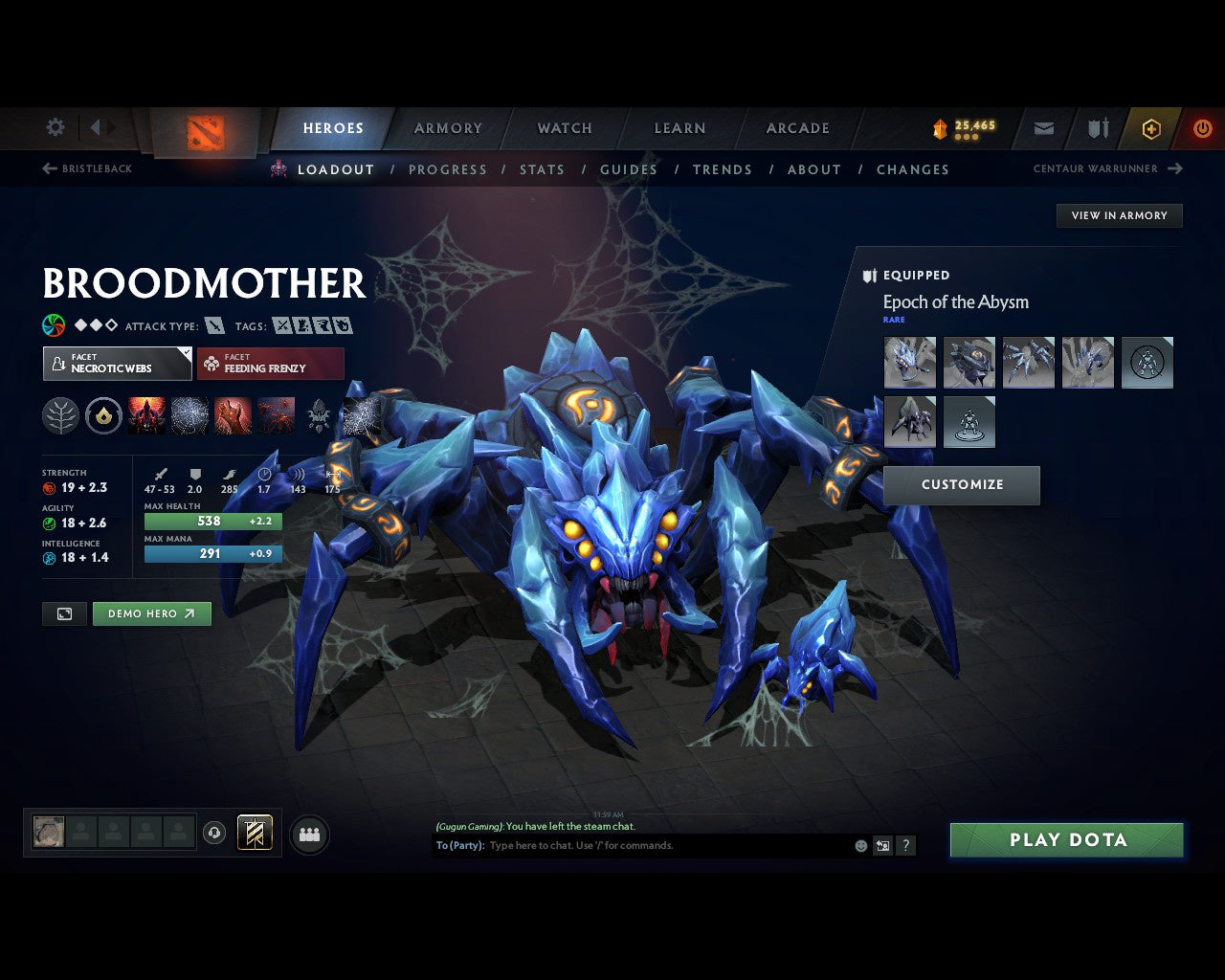Screen dimensions: 1225x980
Task: Click the PLAY DOTA button
Action: pyautogui.click(x=1066, y=839)
